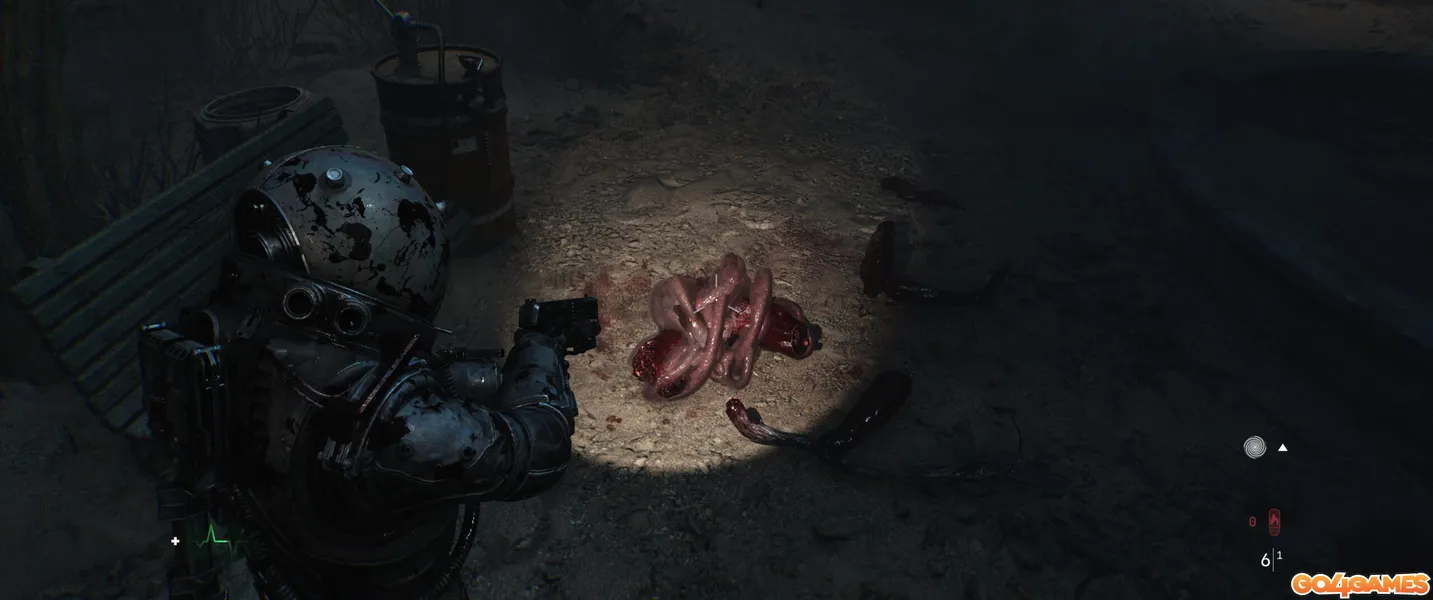Select the spiral item icon
The image size is (1433, 600).
[1255, 448]
